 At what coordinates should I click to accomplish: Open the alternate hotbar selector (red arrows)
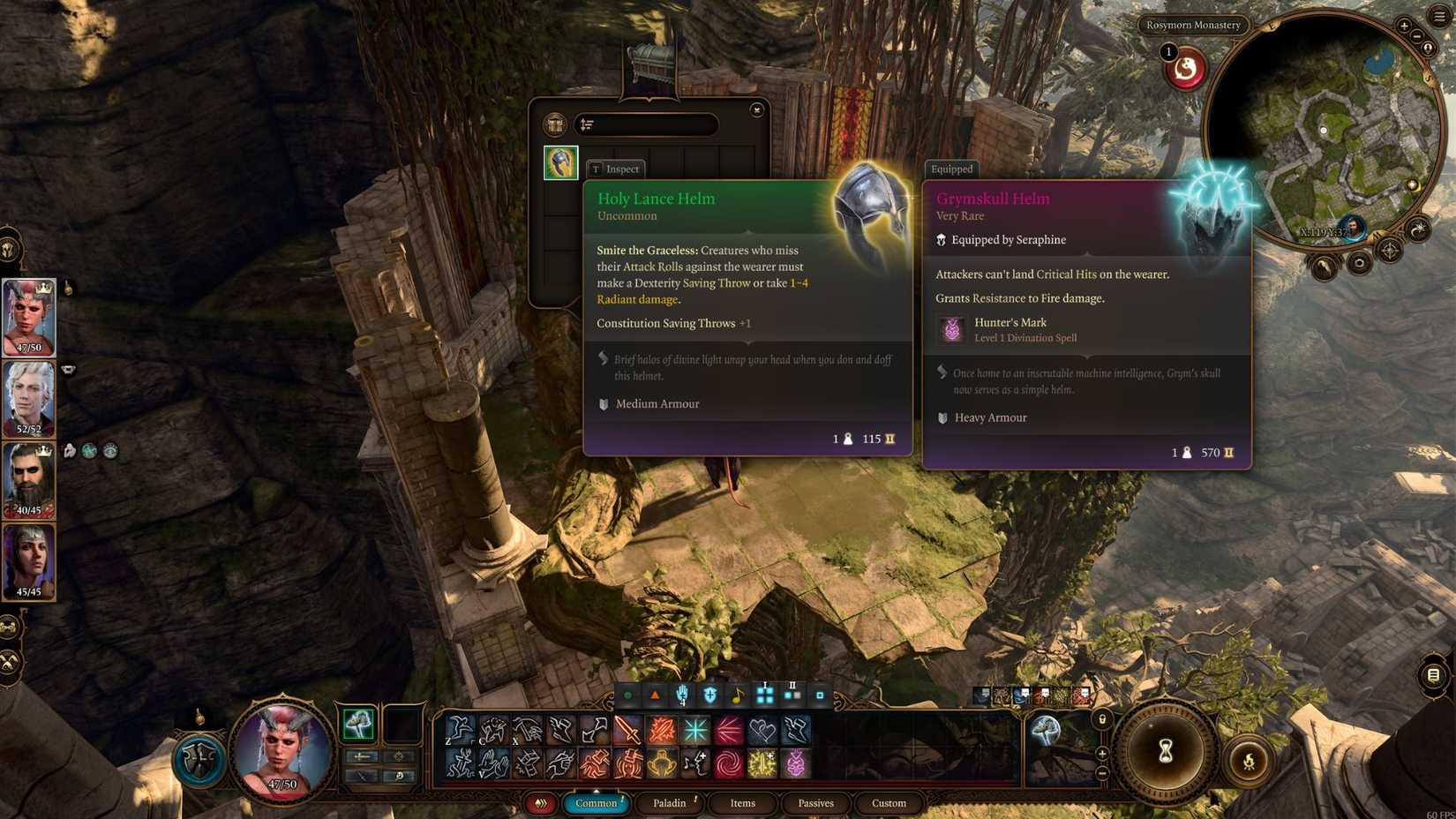point(542,803)
